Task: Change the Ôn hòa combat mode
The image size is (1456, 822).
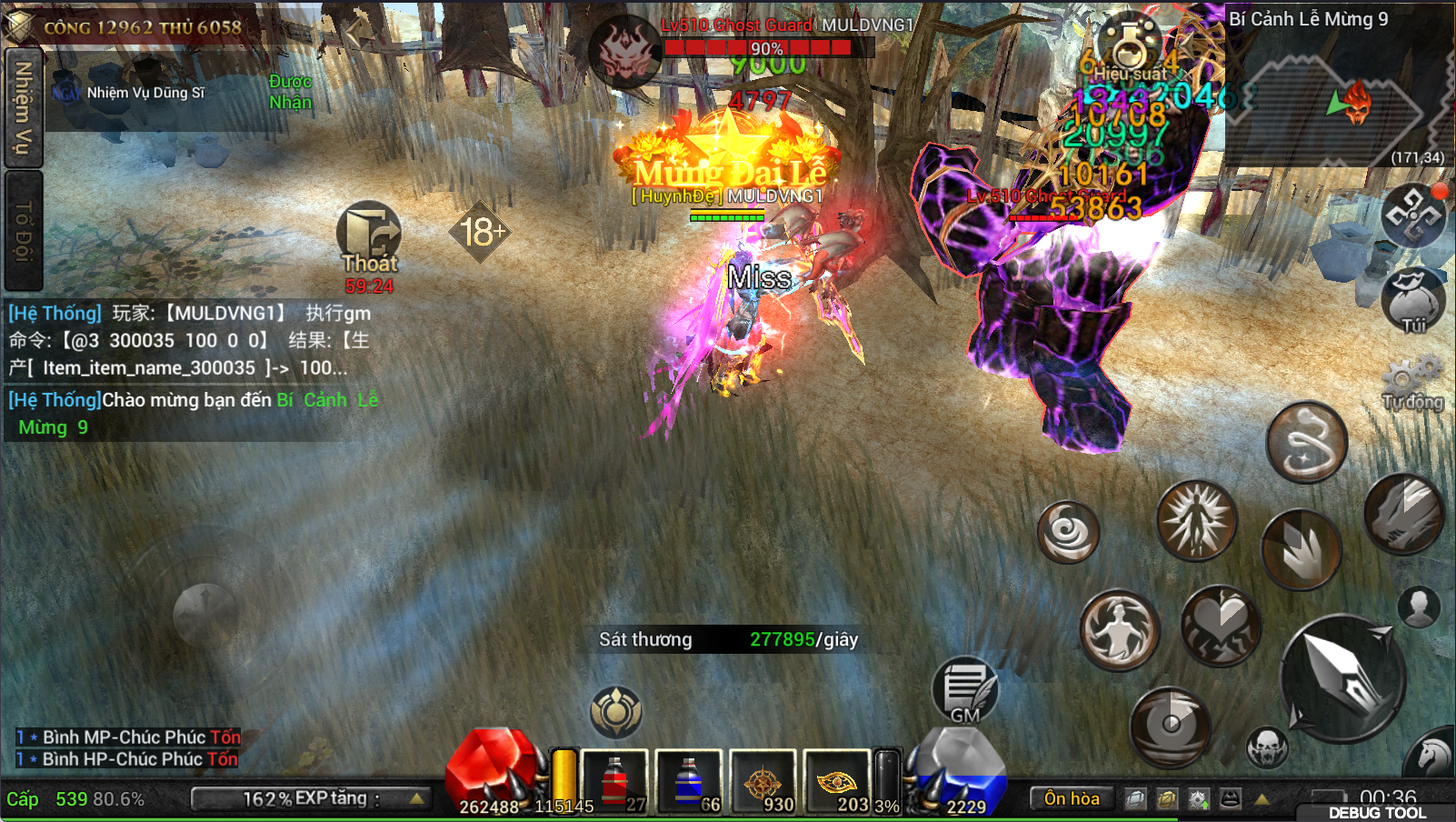Action: tap(1072, 798)
